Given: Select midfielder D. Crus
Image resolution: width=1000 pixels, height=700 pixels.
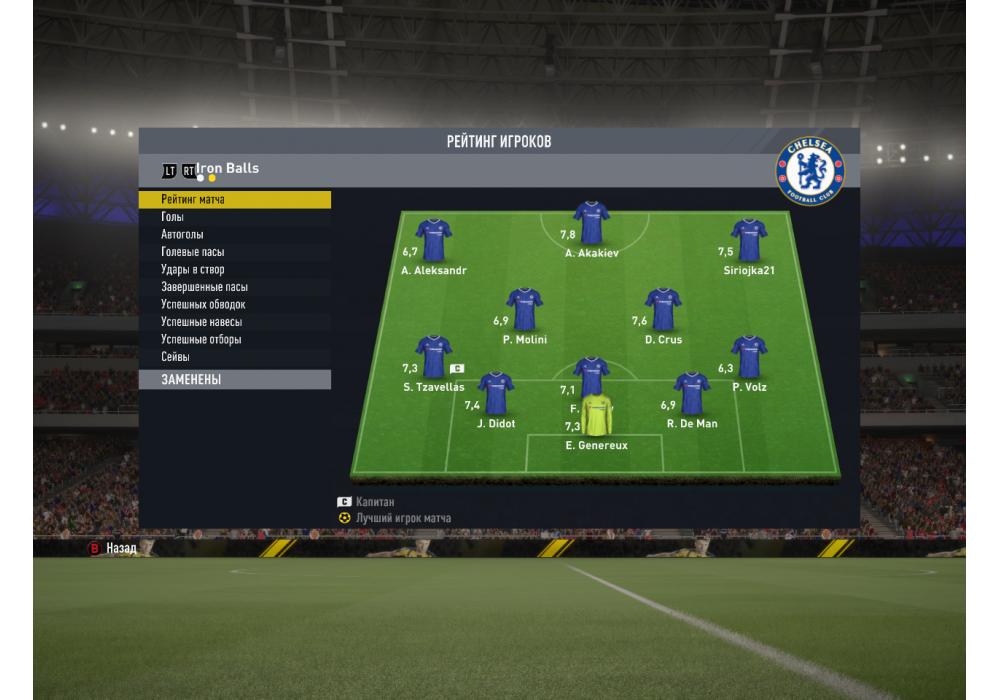Looking at the screenshot, I should coord(662,309).
